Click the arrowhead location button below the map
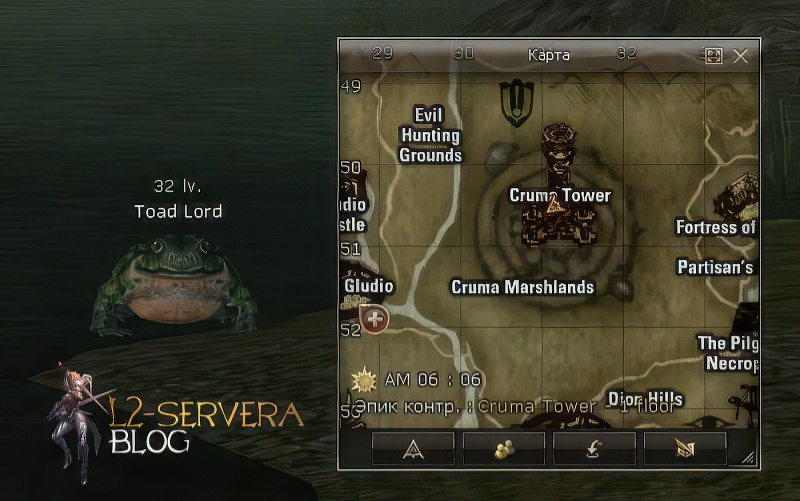The height and width of the screenshot is (501, 800). [x=413, y=450]
